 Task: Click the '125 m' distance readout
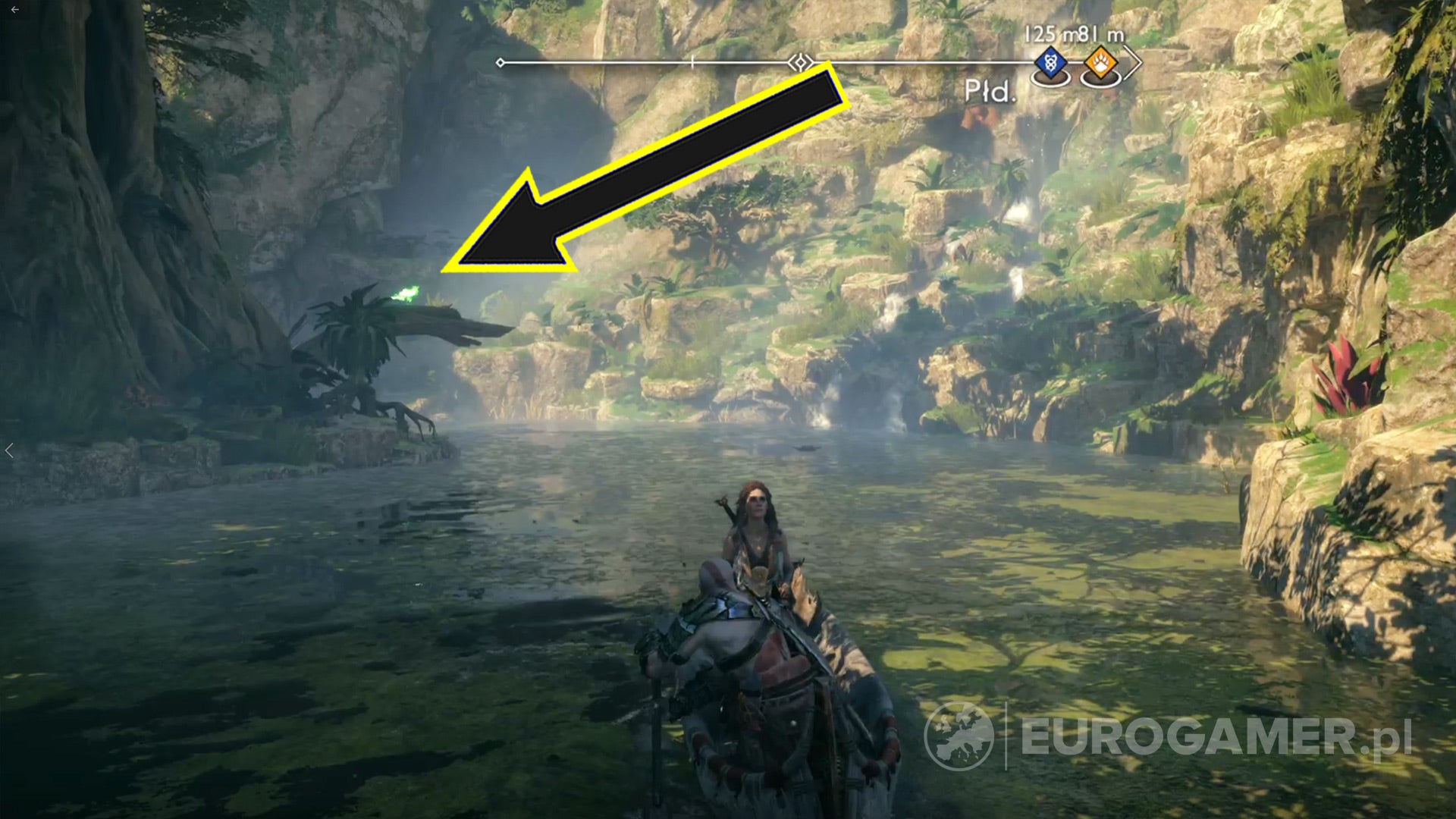click(x=1053, y=33)
